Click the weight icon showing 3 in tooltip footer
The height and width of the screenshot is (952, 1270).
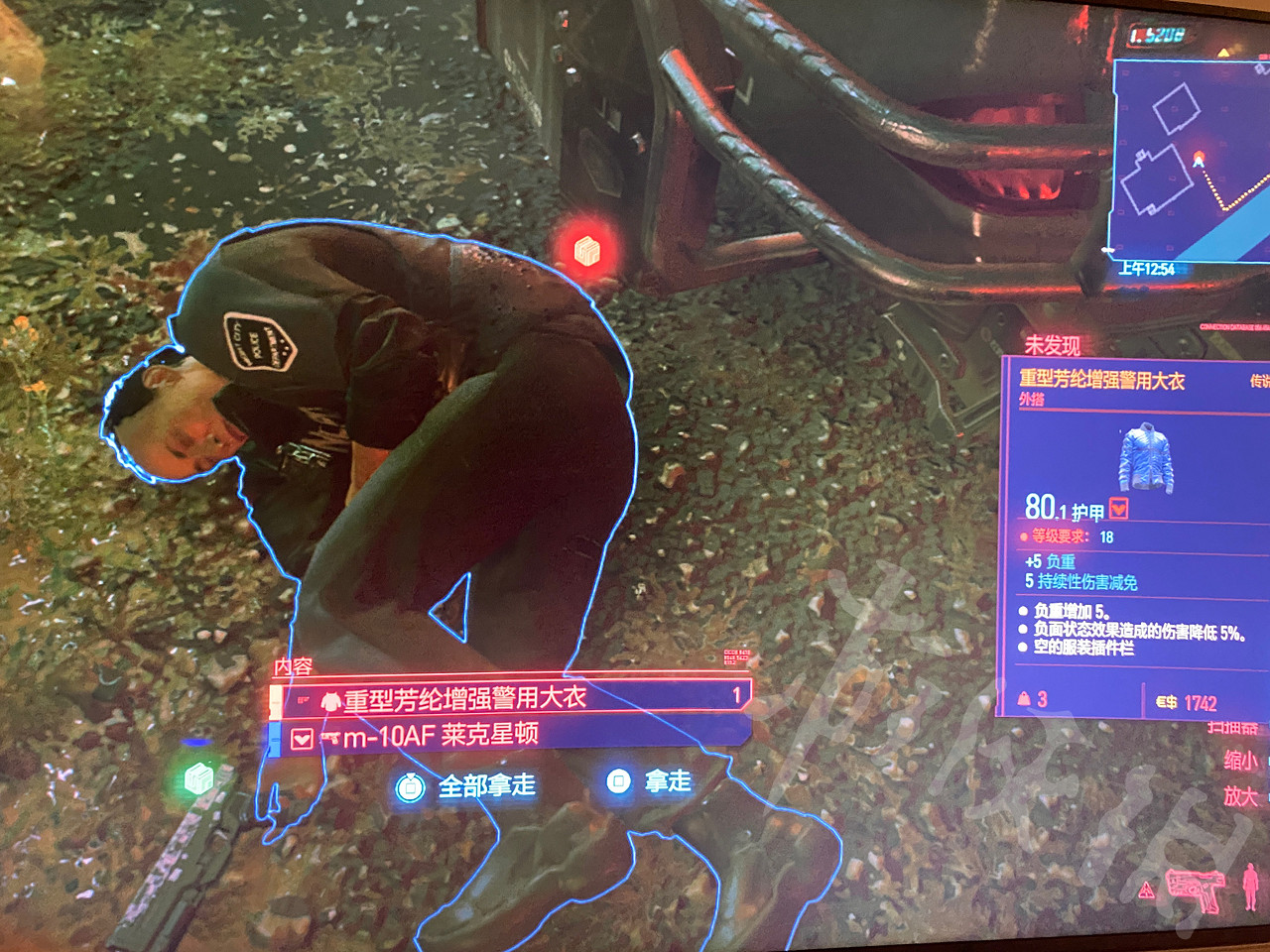(x=1025, y=697)
